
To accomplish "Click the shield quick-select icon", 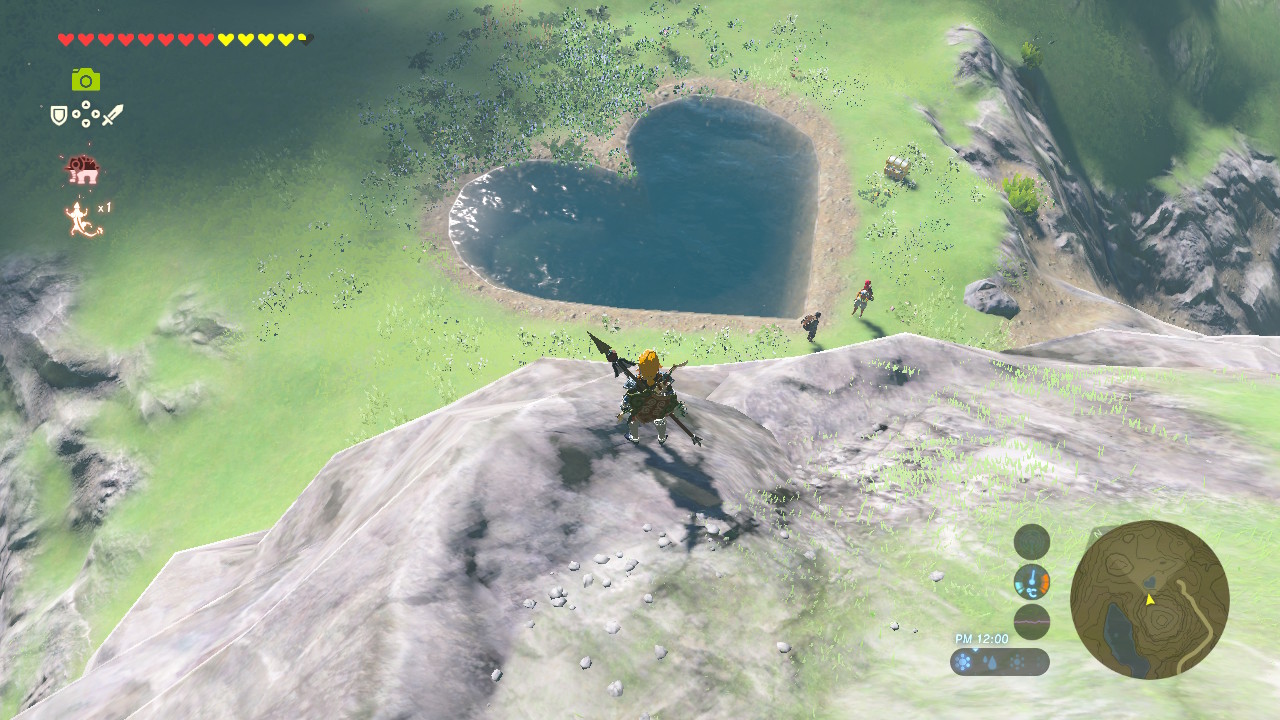I will pos(59,116).
